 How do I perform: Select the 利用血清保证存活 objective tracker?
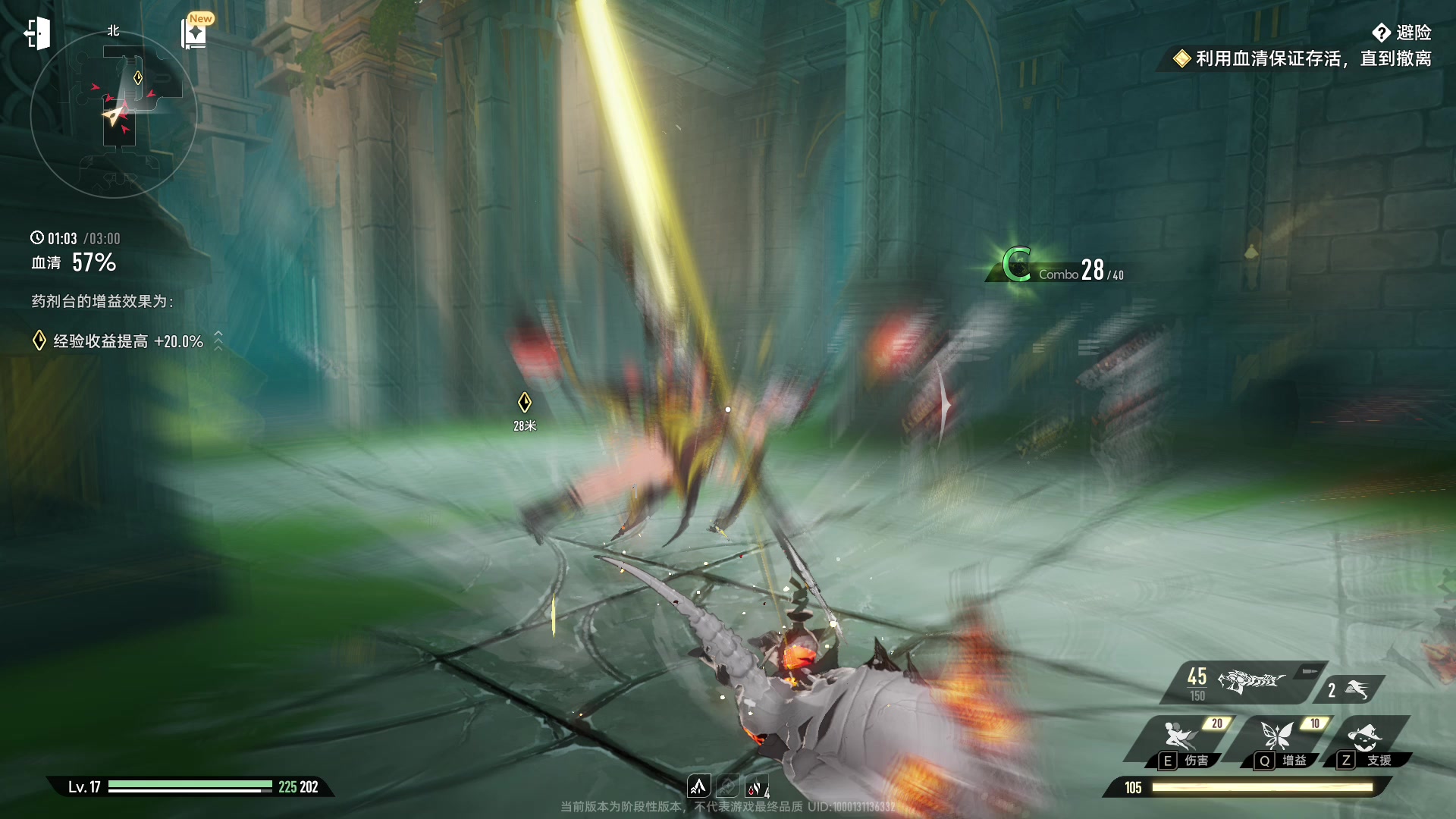1303,58
